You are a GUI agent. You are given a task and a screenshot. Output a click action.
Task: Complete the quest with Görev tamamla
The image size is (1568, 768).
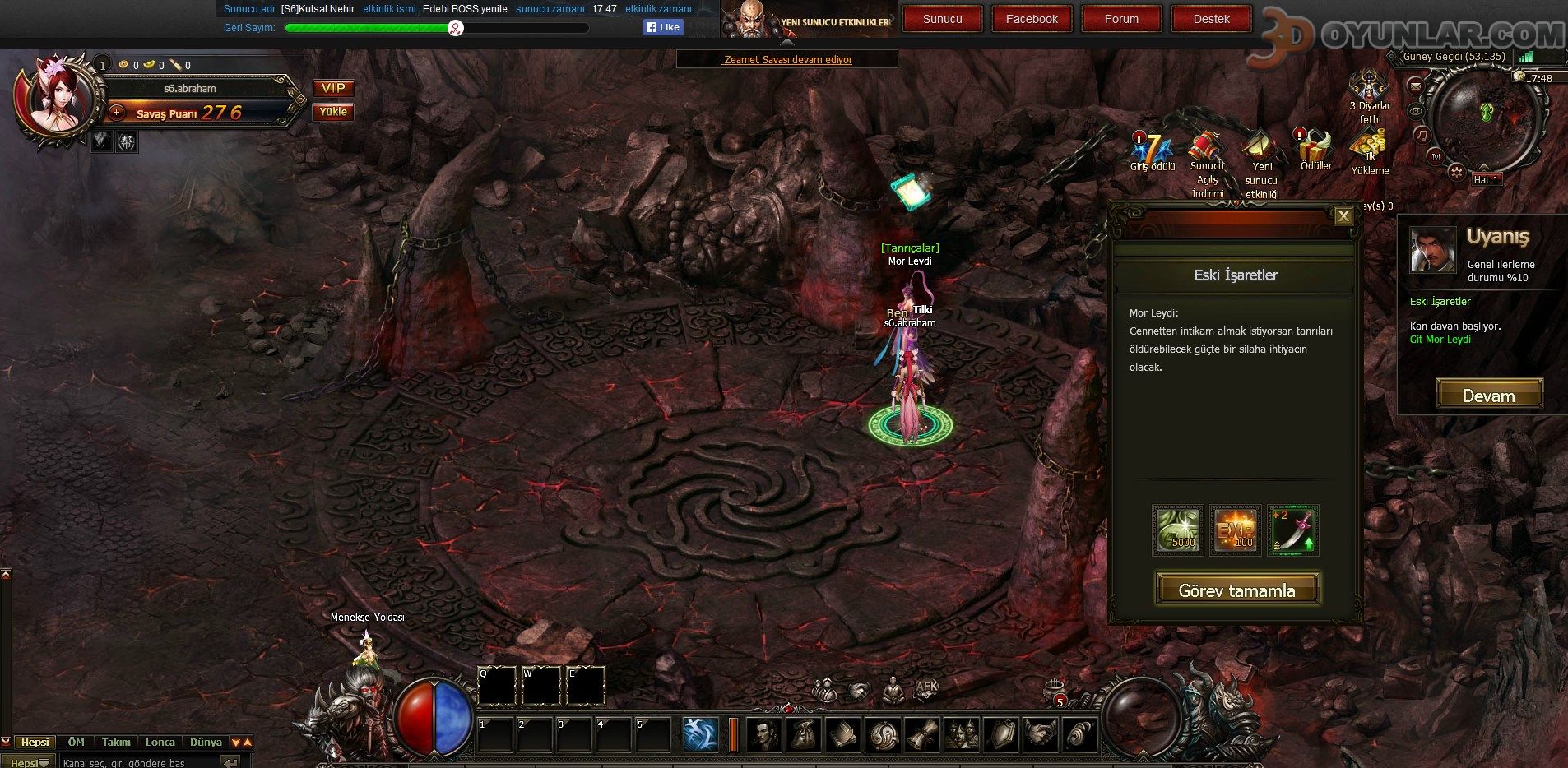(x=1237, y=590)
